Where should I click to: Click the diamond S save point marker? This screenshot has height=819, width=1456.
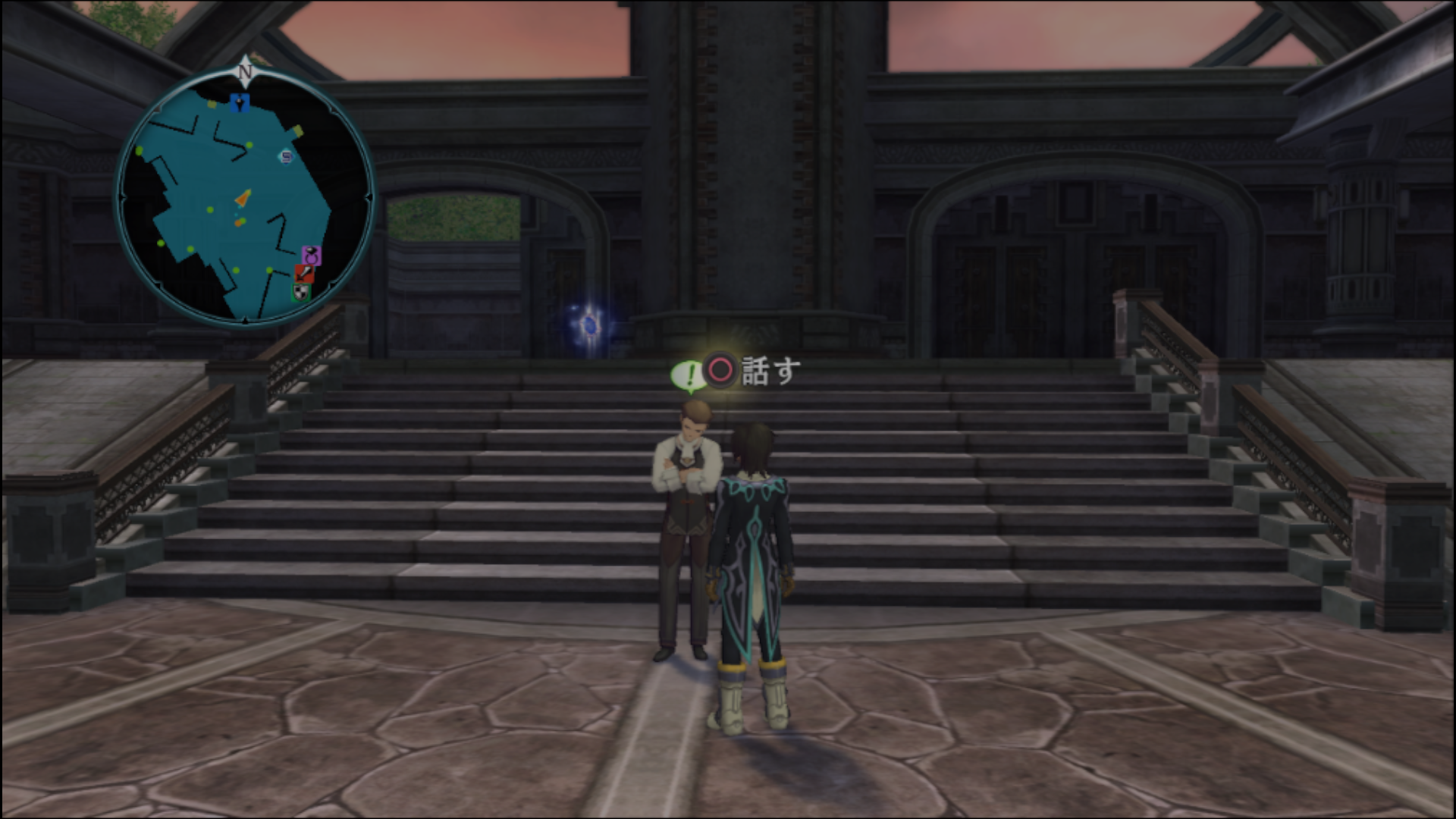pos(286,157)
